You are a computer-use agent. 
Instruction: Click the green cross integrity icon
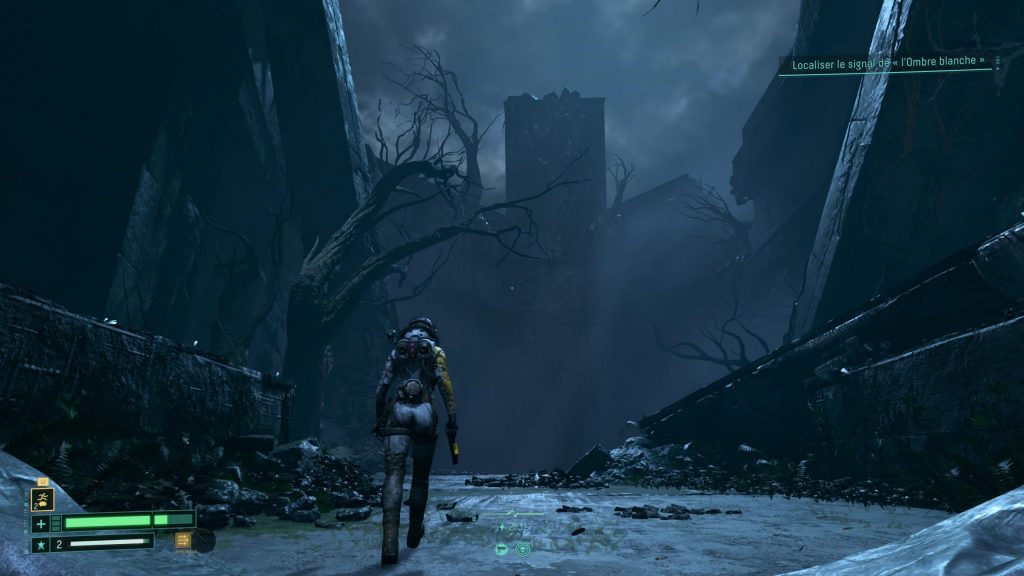[x=41, y=523]
